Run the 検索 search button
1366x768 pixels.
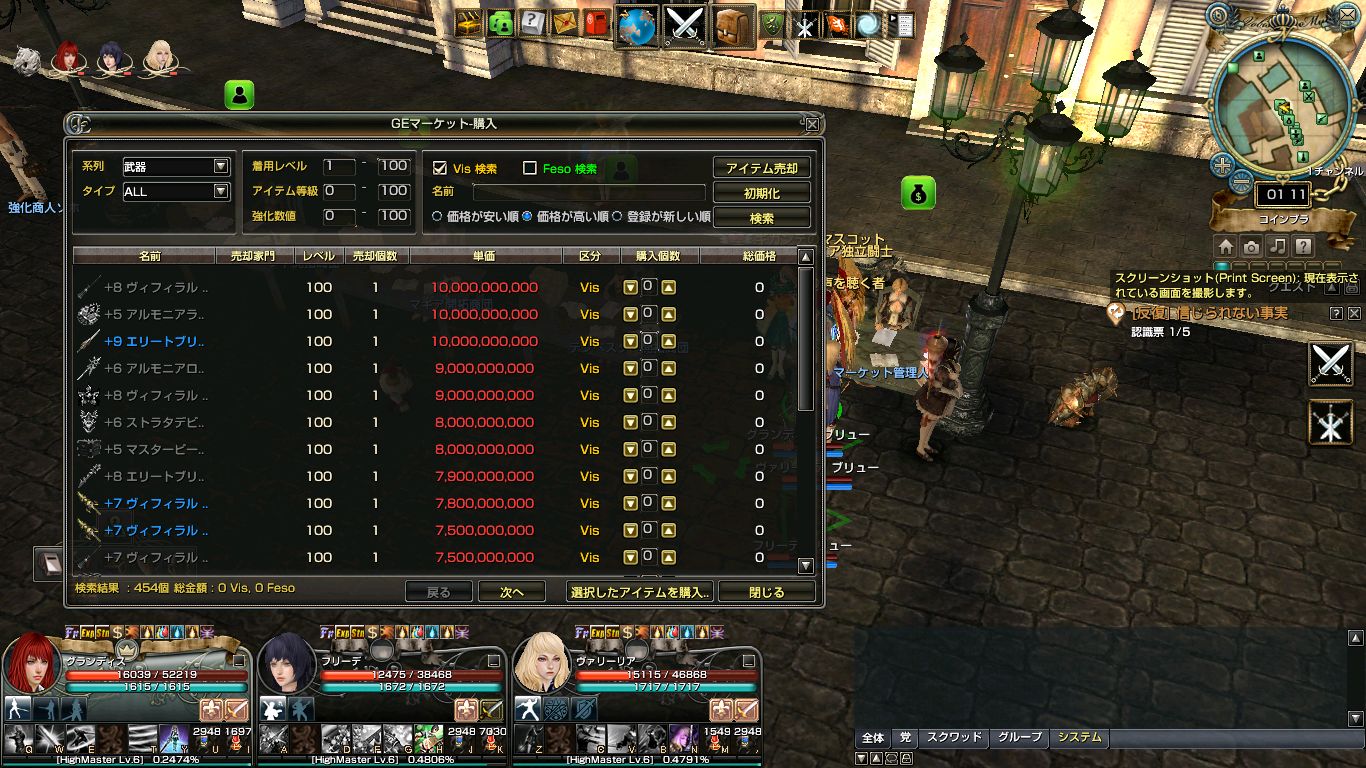tap(761, 218)
